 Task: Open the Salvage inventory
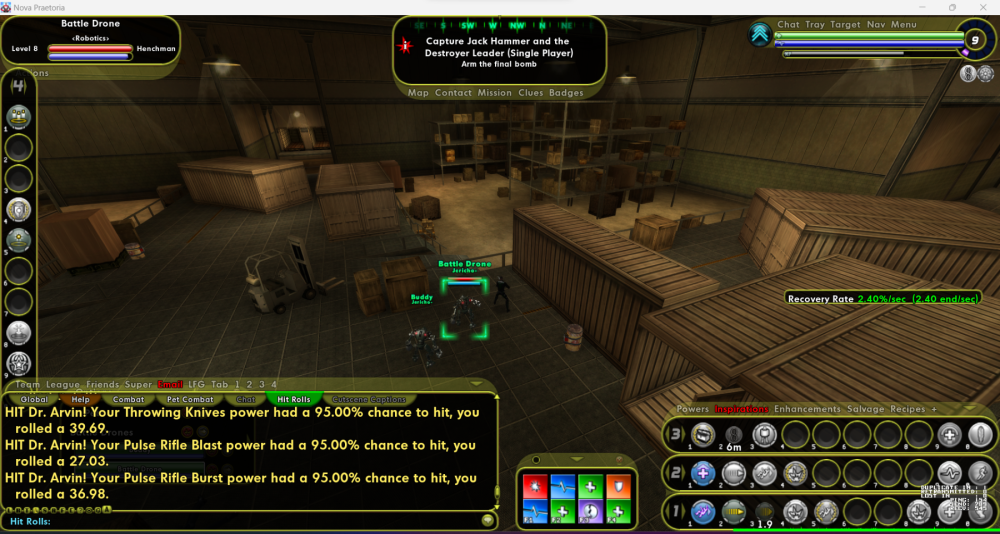click(864, 409)
